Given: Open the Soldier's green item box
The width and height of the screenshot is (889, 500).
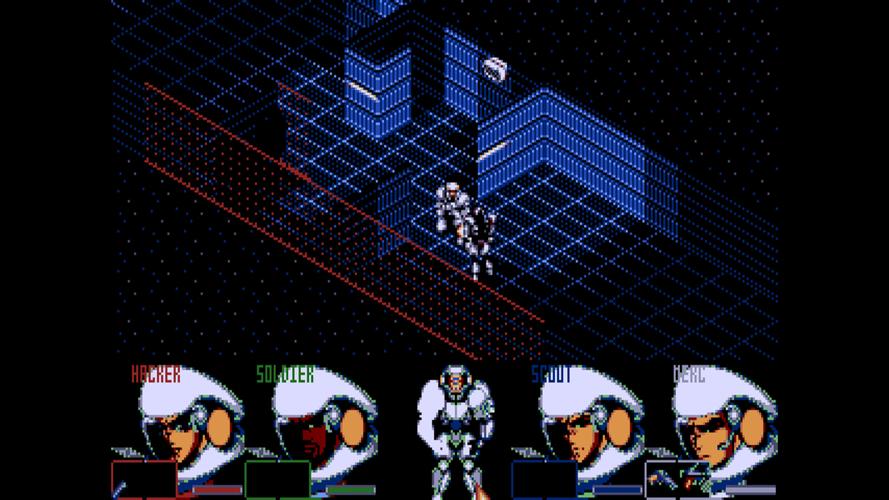Looking at the screenshot, I should coord(278,479).
